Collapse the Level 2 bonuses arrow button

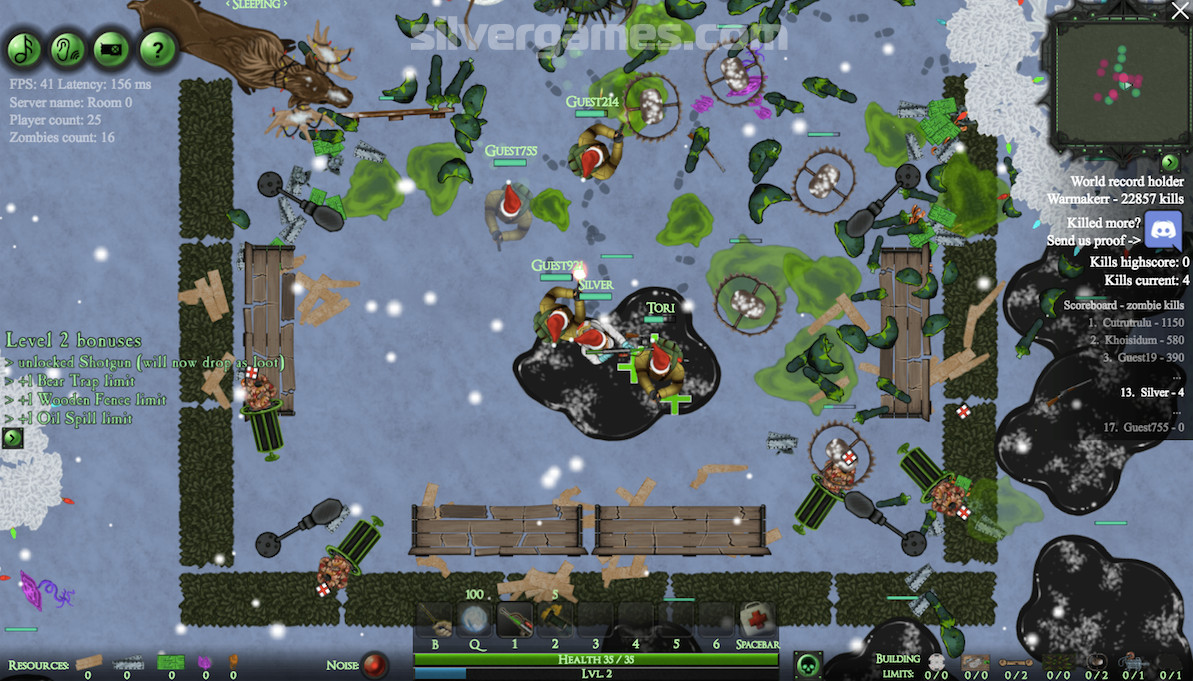[x=12, y=438]
